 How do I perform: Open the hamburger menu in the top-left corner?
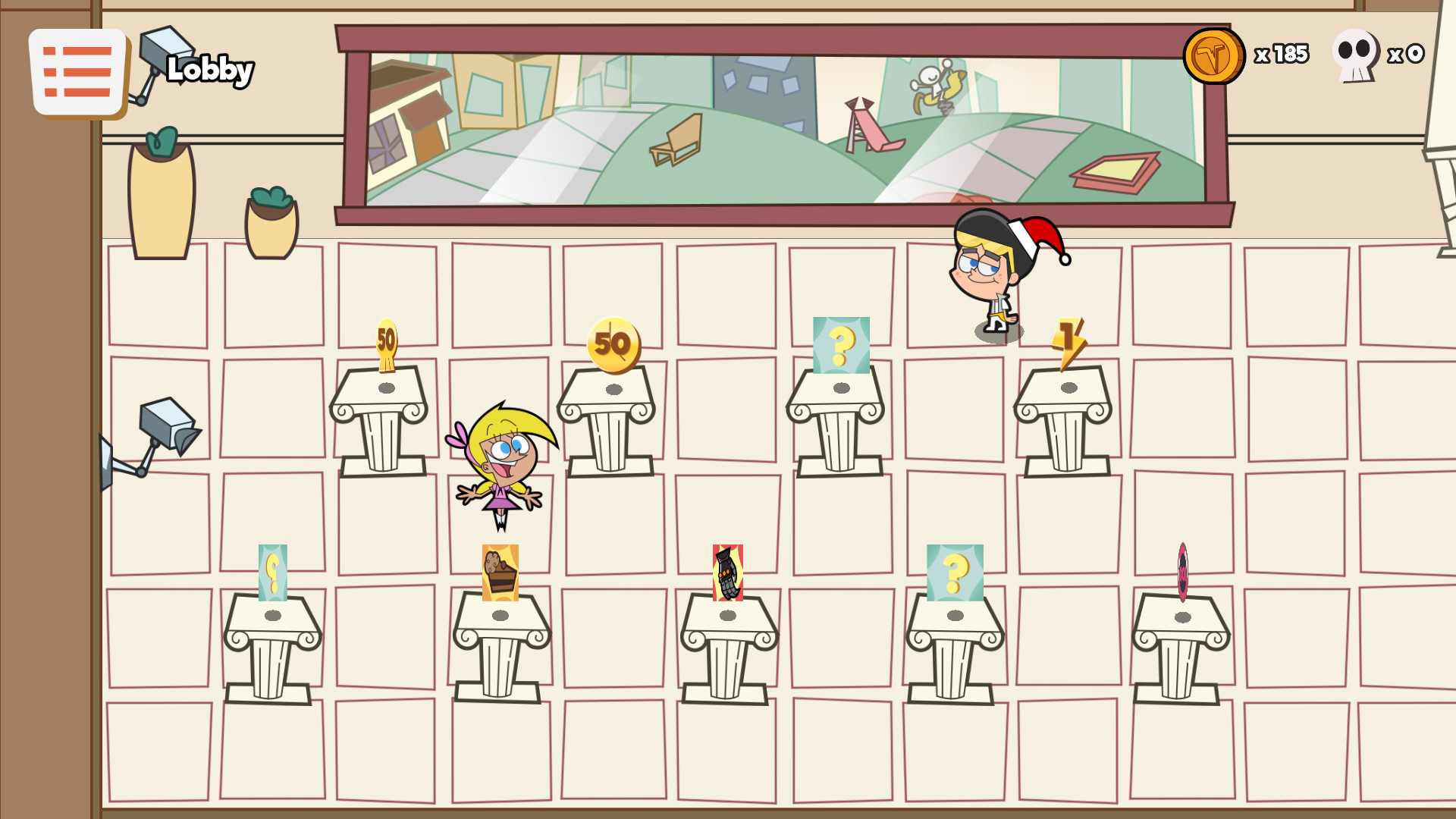78,72
